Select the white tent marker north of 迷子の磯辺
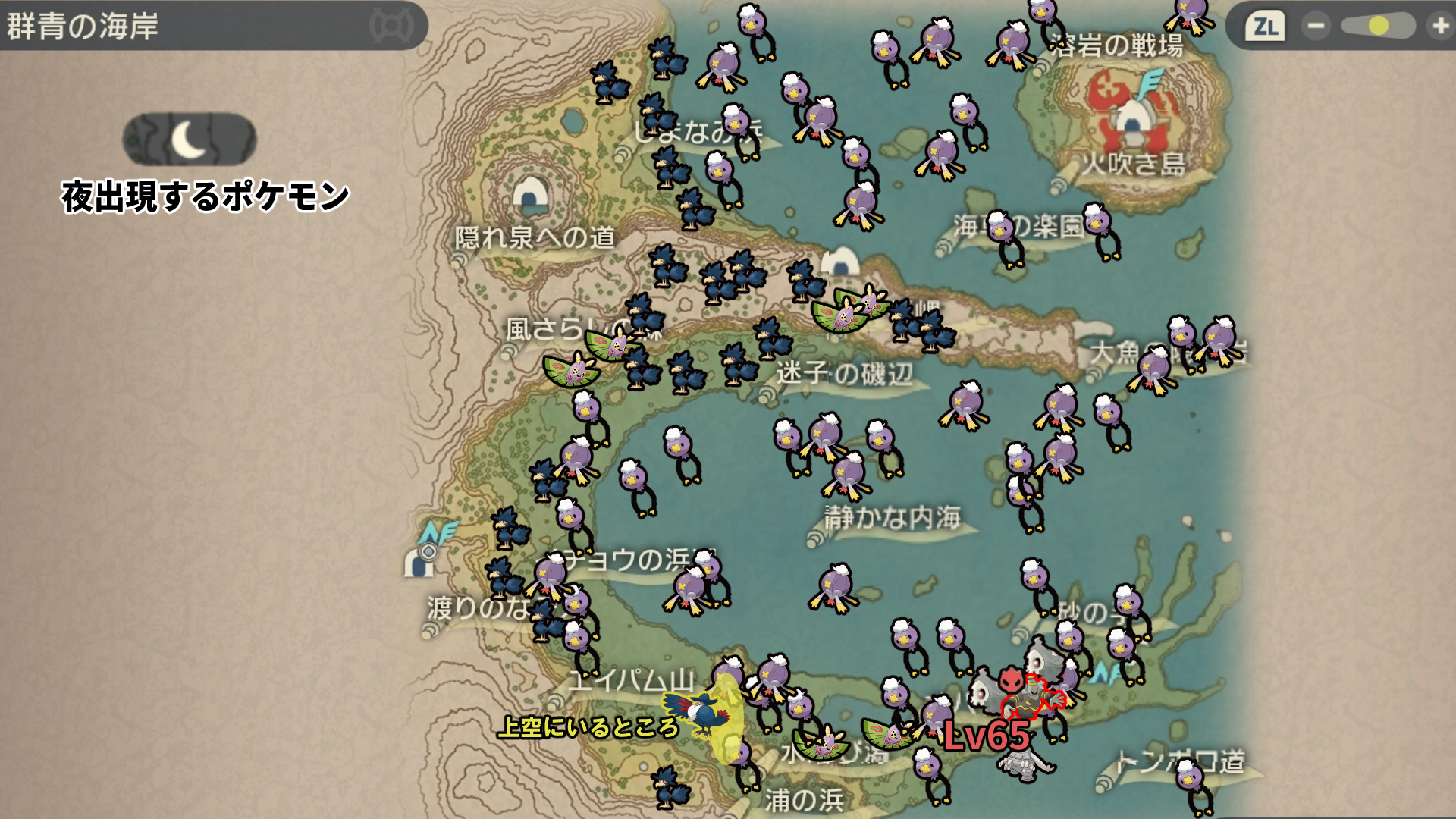This screenshot has width=1456, height=819. (840, 262)
